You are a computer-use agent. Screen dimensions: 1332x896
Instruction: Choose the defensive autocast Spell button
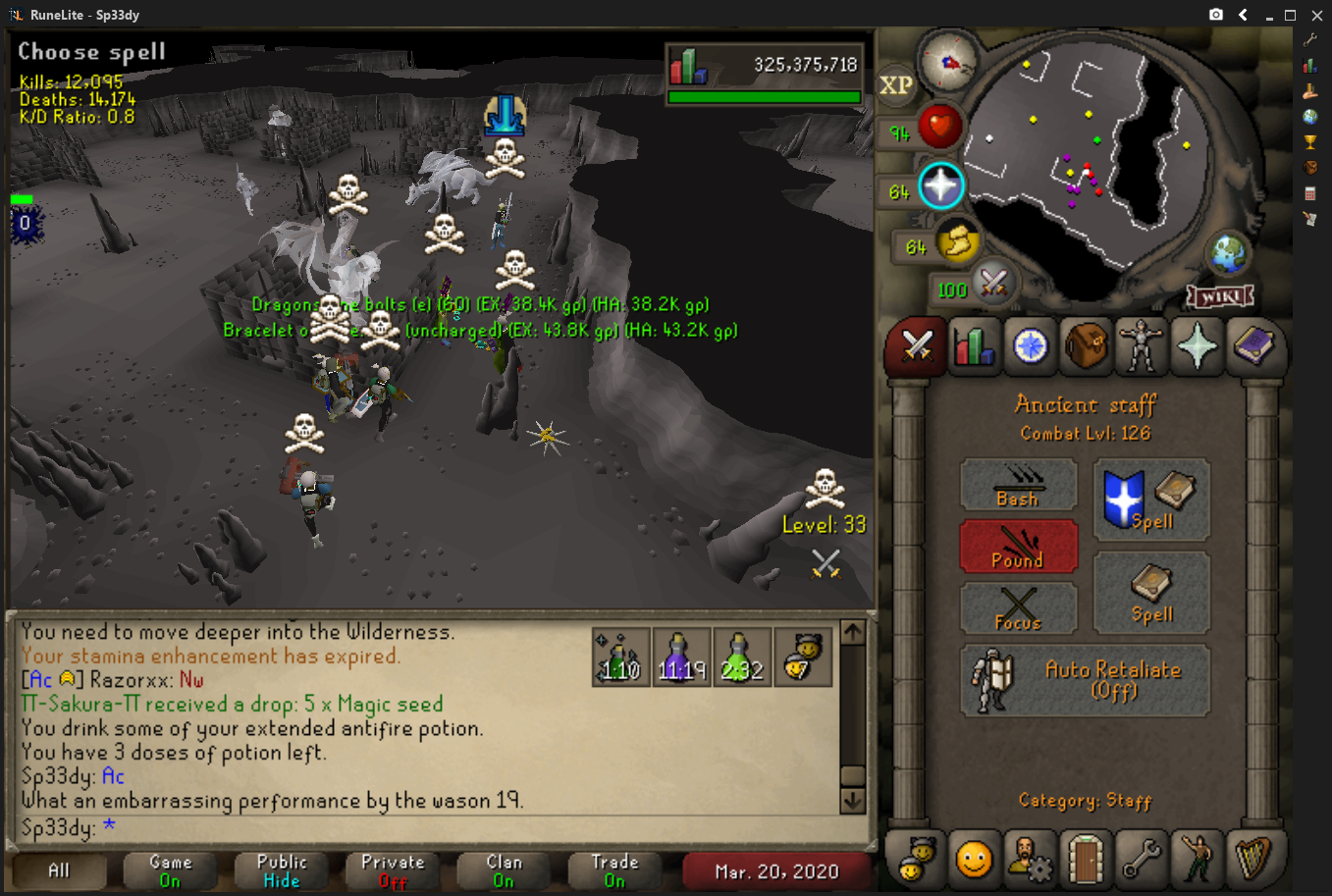click(1151, 500)
